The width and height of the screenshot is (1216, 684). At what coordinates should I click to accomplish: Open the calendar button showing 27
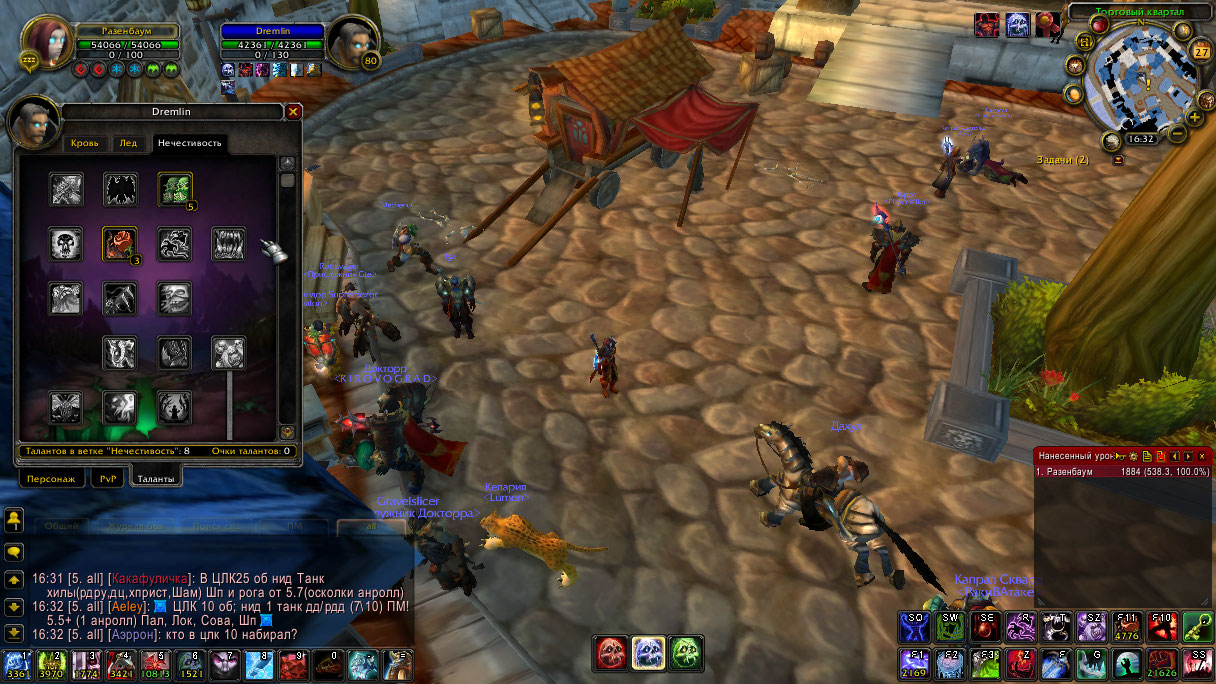point(1203,52)
